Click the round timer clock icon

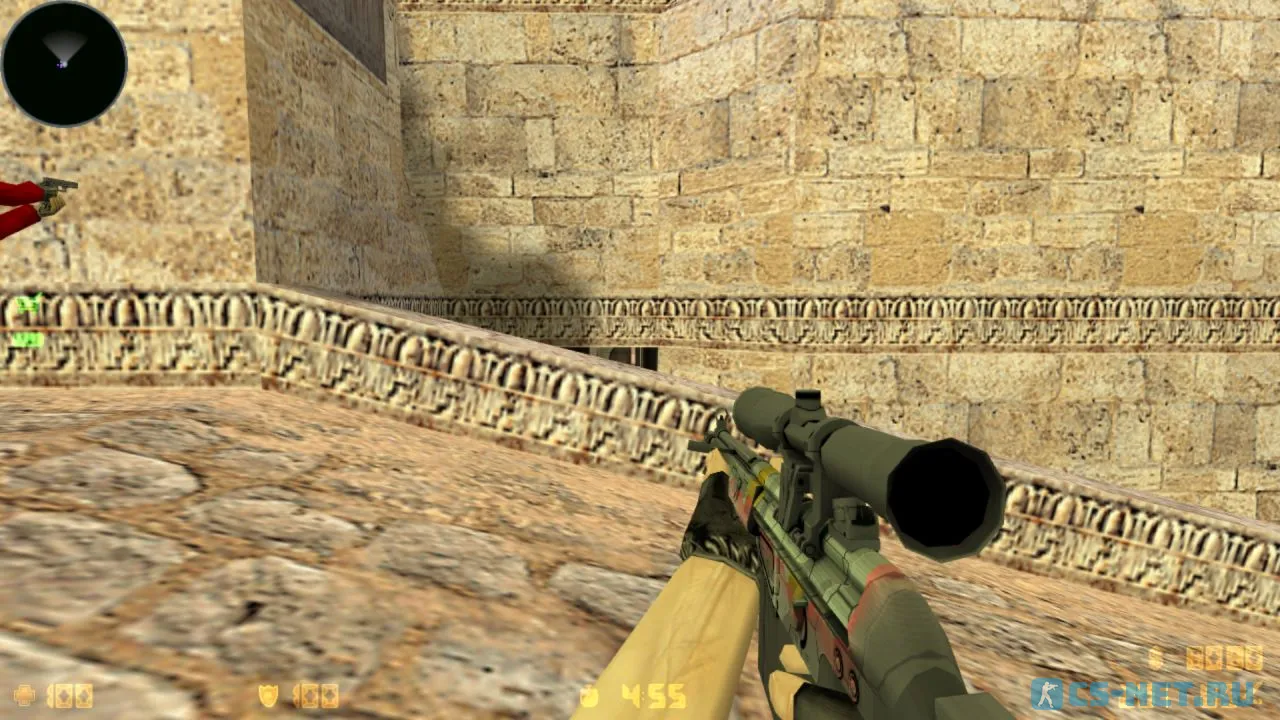tap(589, 694)
